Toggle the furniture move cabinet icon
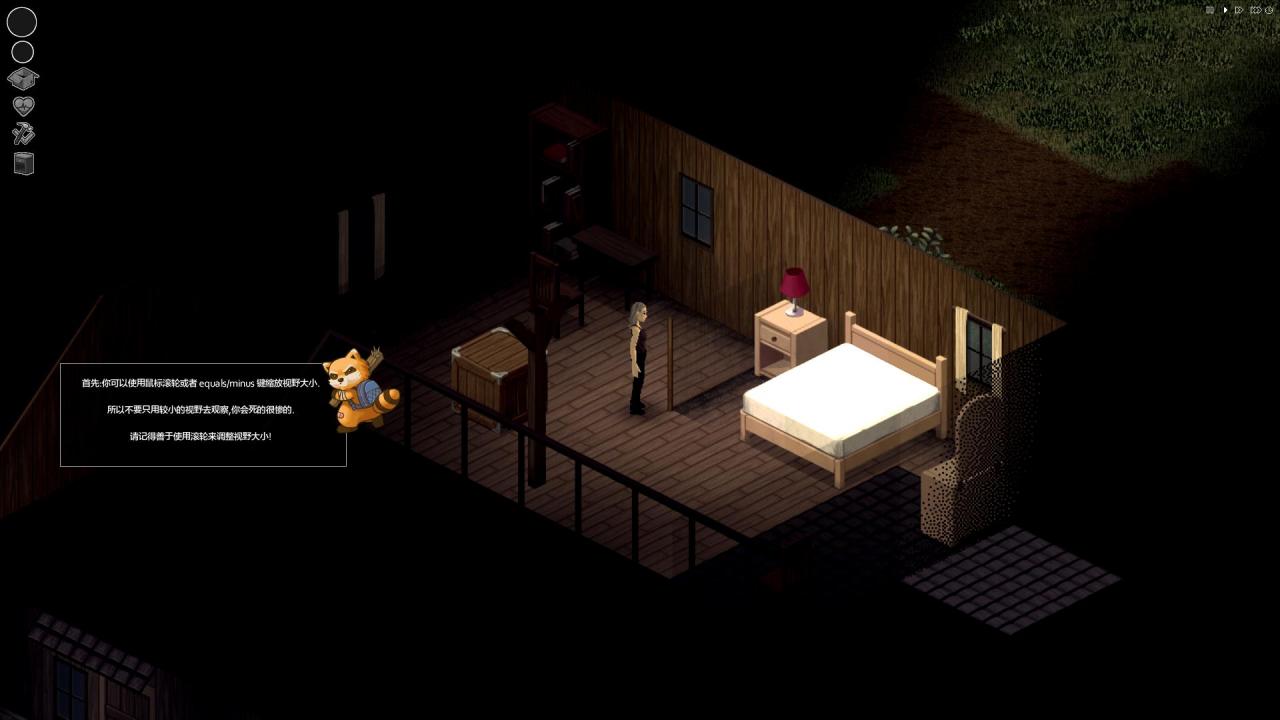The width and height of the screenshot is (1280, 720). pos(24,163)
